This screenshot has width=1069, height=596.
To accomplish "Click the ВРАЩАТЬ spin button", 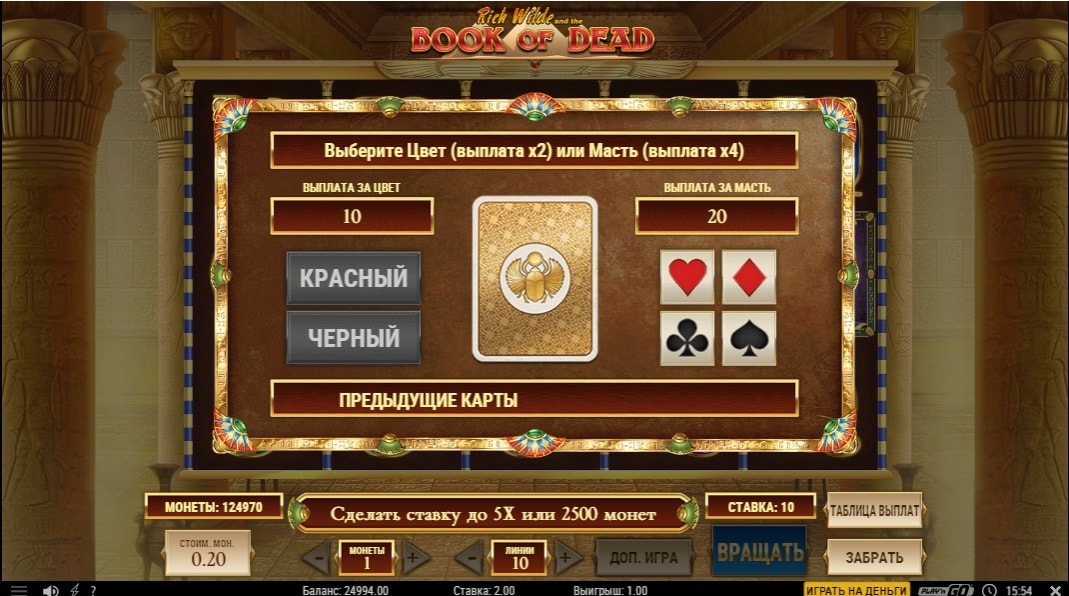I will point(760,551).
